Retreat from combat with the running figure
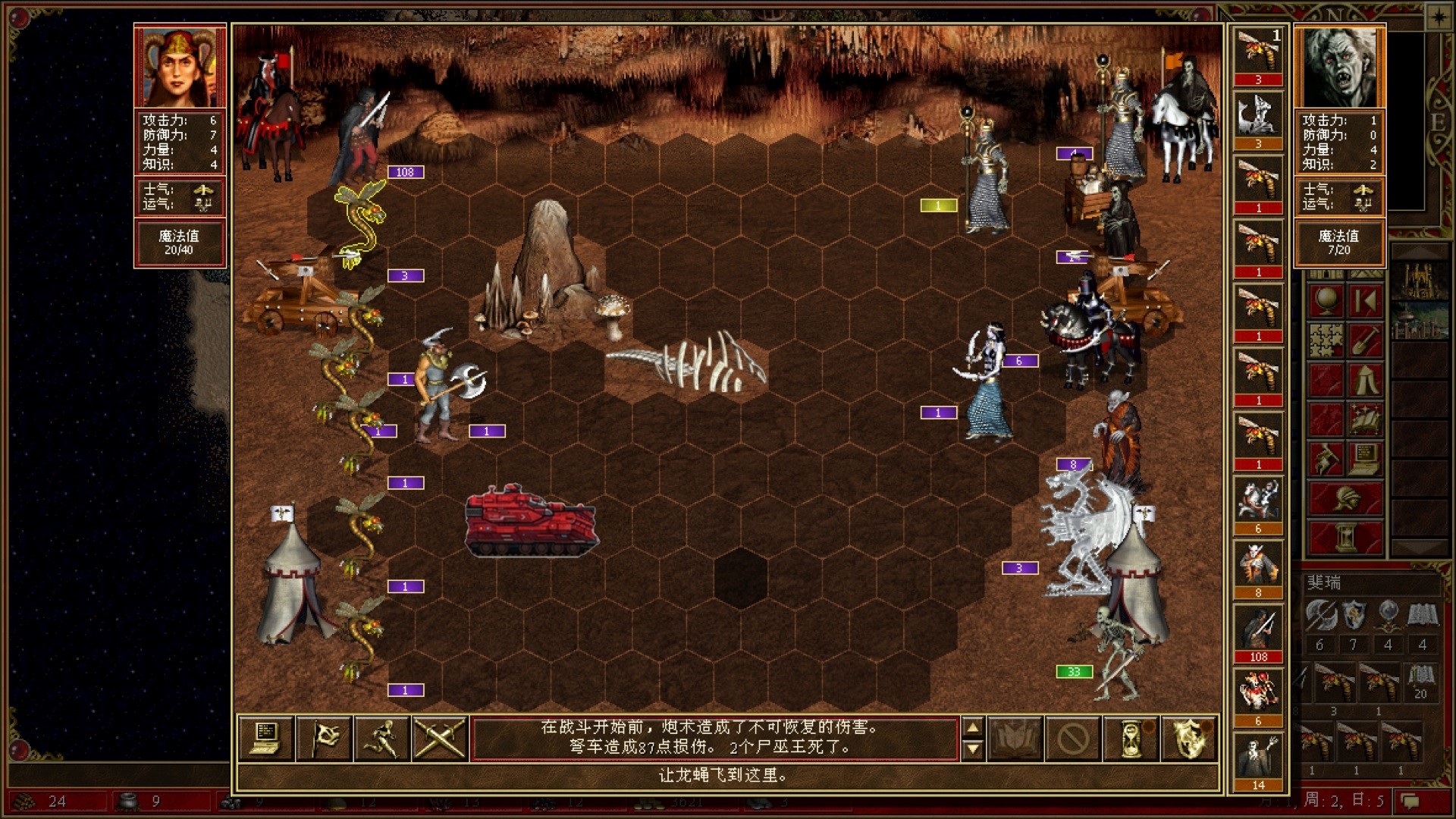This screenshot has height=819, width=1456. pos(382,737)
